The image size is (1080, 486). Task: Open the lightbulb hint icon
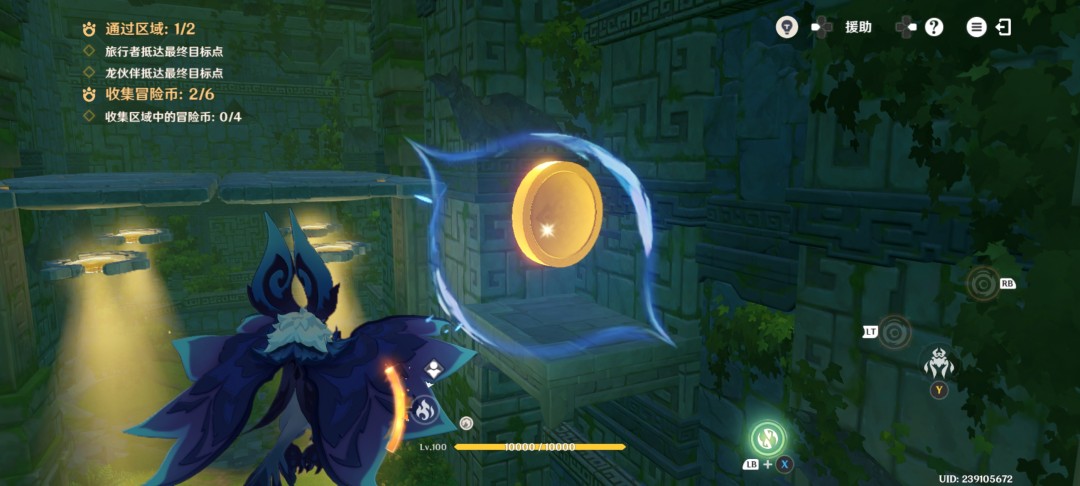point(786,27)
